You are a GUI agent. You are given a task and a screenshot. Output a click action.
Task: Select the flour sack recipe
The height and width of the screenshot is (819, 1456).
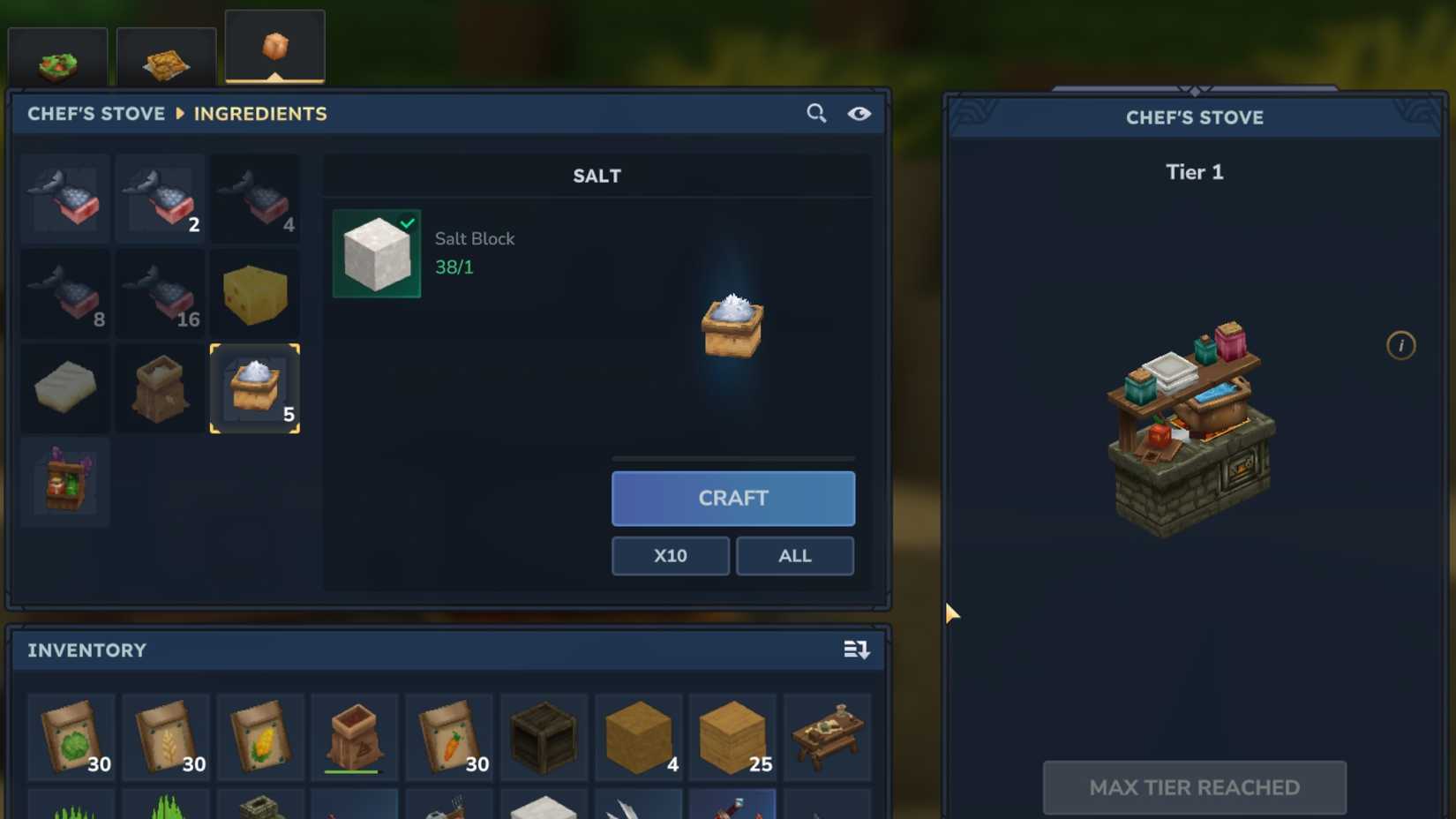point(159,388)
